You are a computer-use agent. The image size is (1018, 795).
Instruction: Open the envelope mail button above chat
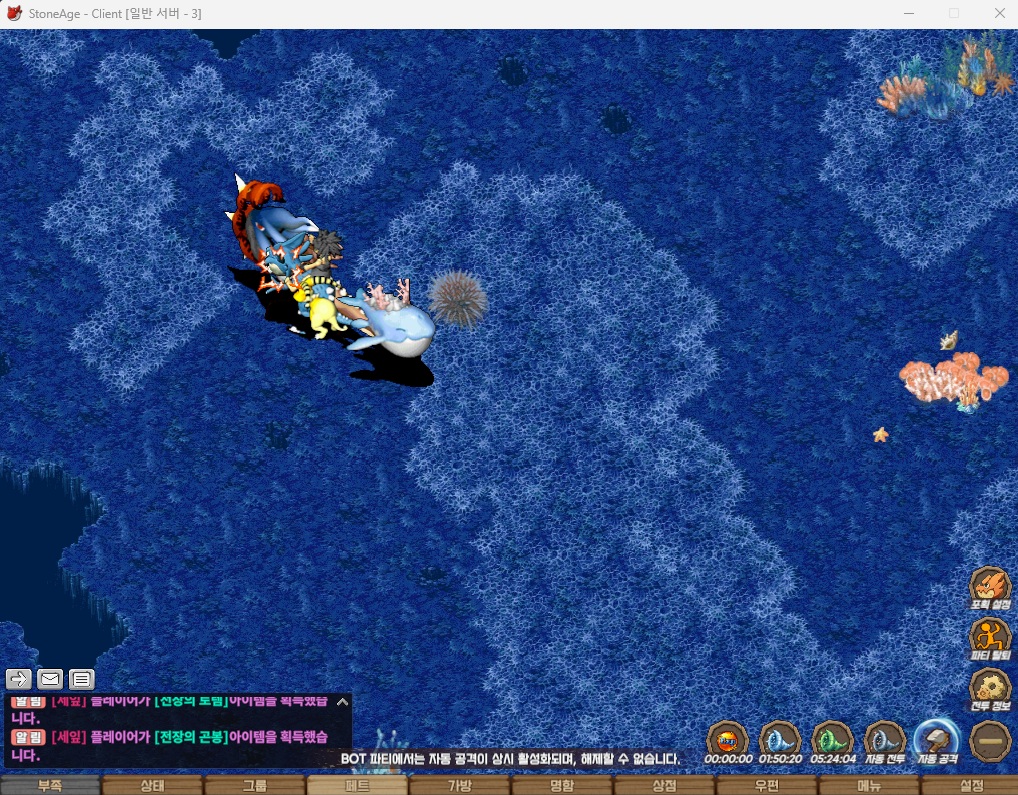click(x=50, y=680)
